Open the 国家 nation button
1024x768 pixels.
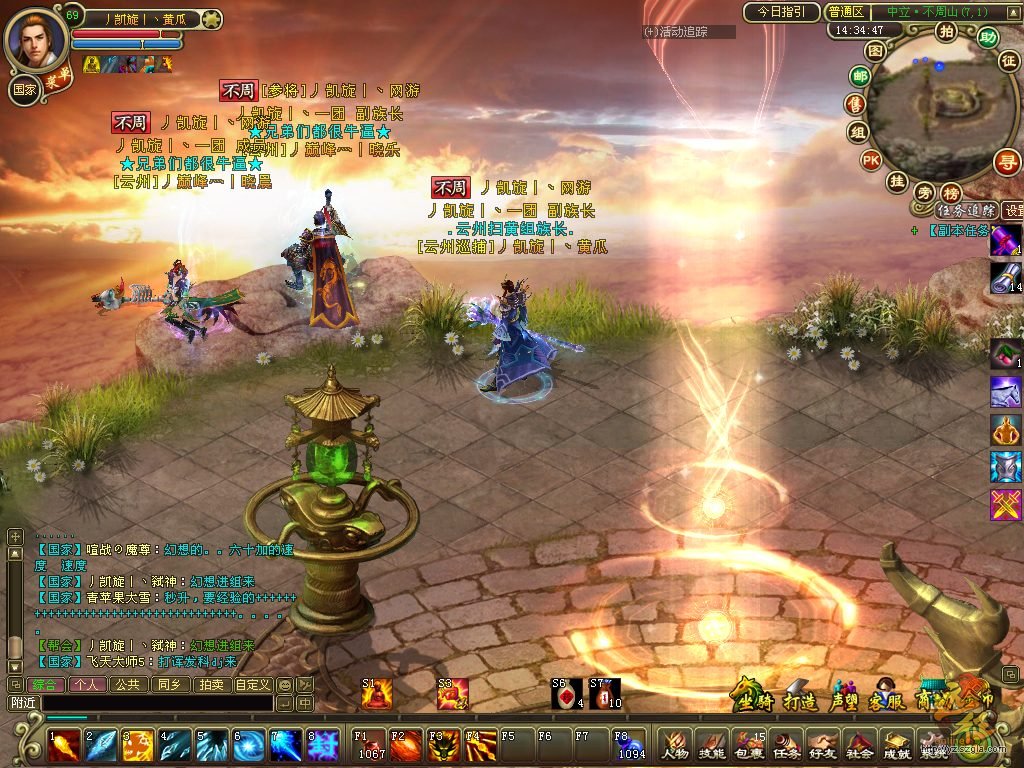tap(25, 89)
